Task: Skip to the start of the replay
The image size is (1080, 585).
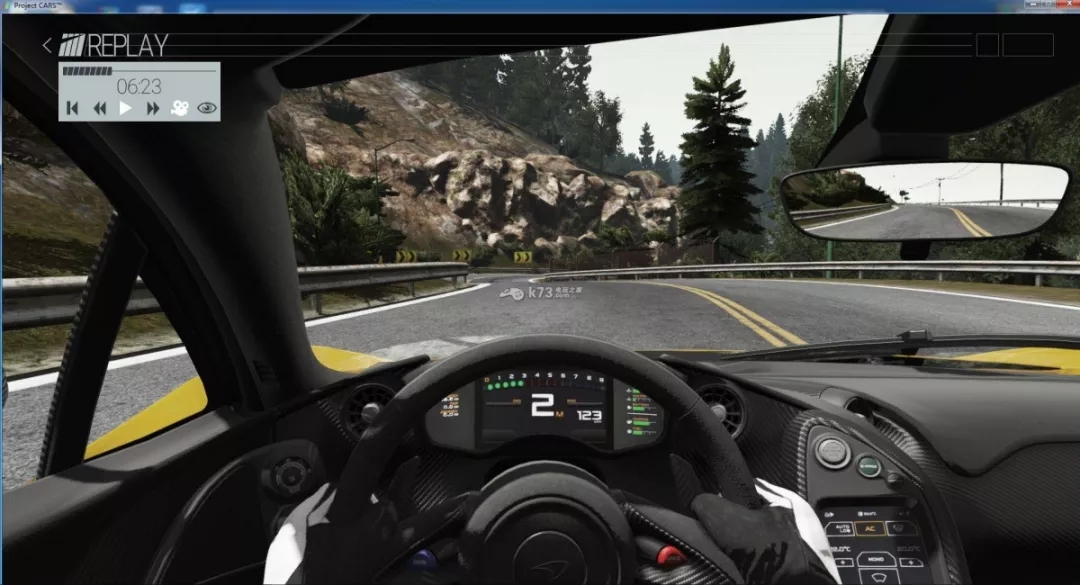Action: [72, 108]
